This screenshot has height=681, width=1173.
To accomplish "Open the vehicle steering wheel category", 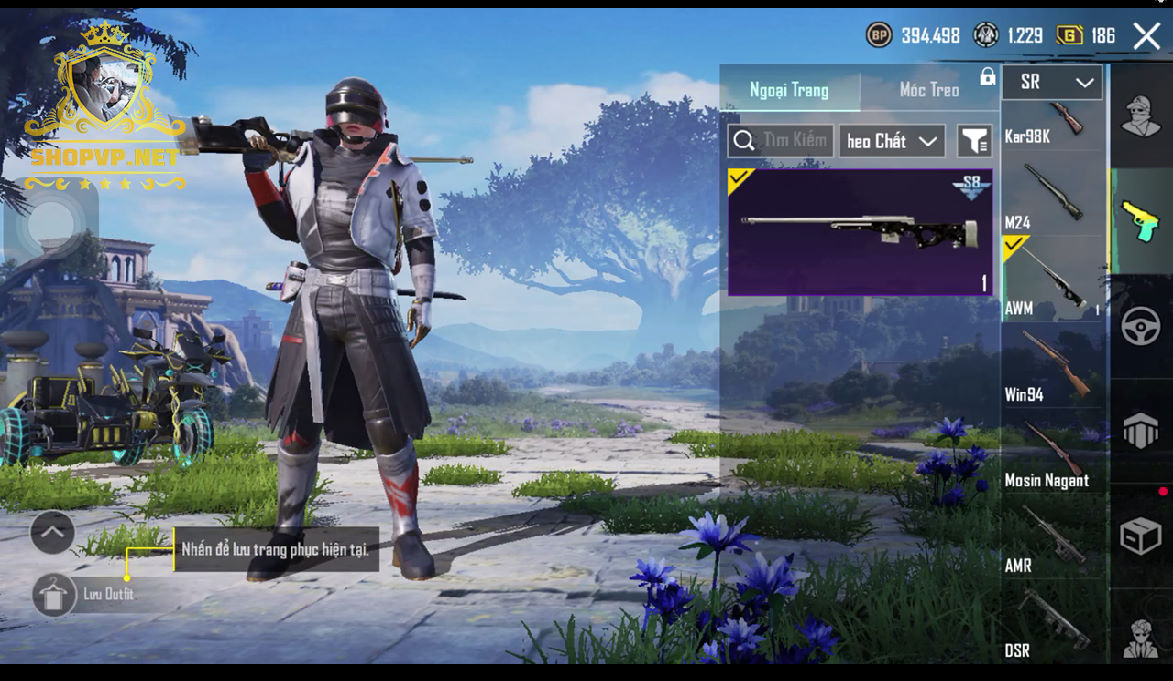I will point(1141,326).
